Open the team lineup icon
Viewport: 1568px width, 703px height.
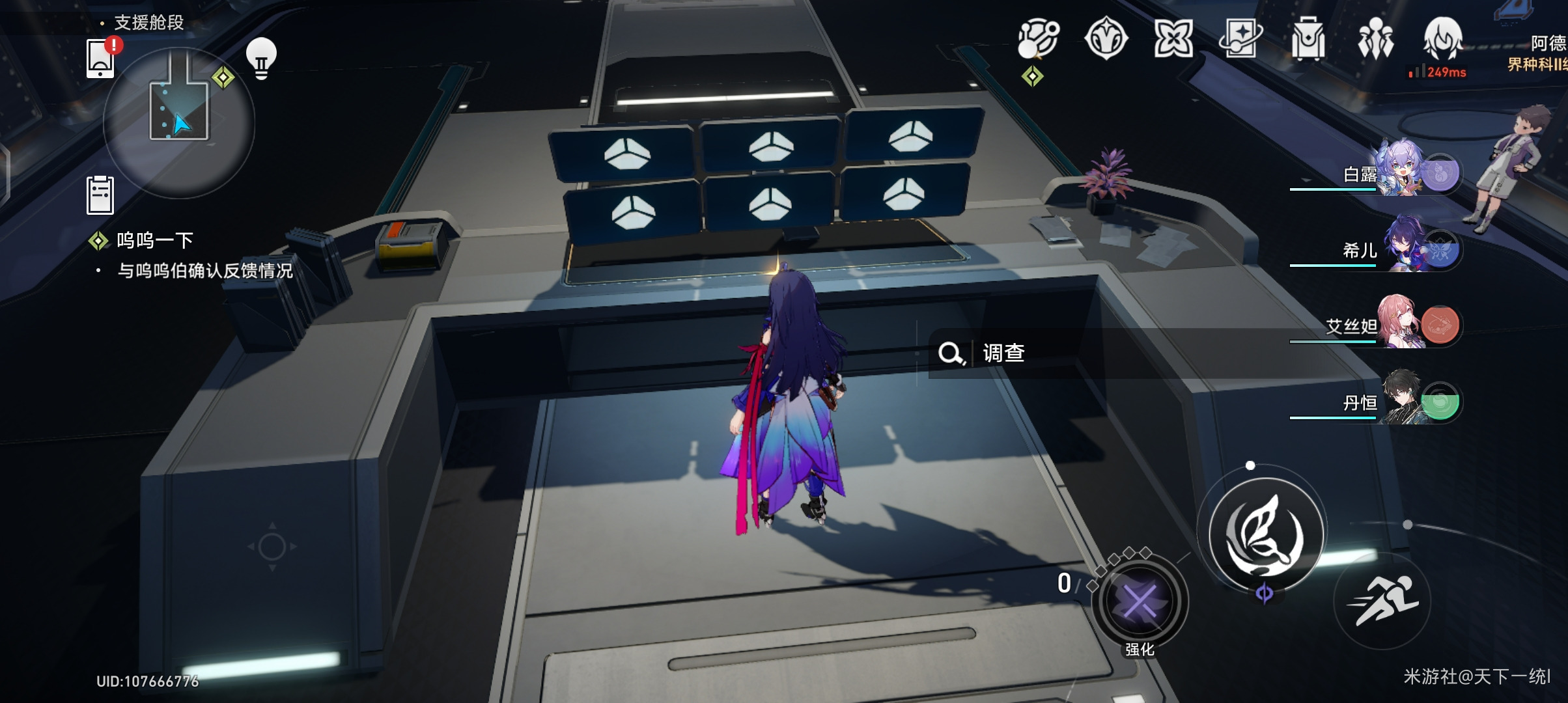pos(1375,39)
